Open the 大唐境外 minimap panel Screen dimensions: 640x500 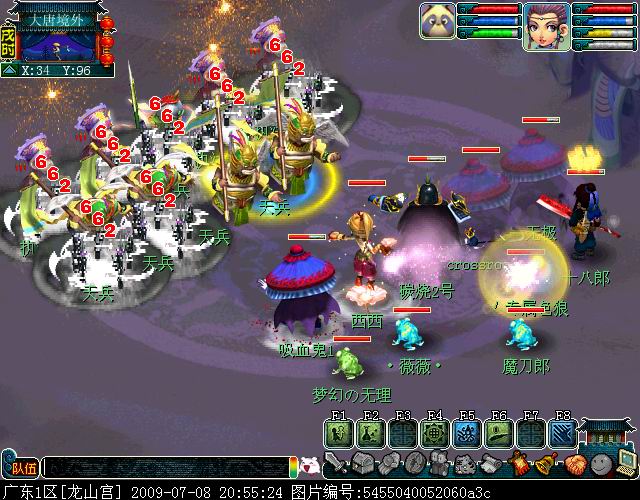point(58,39)
